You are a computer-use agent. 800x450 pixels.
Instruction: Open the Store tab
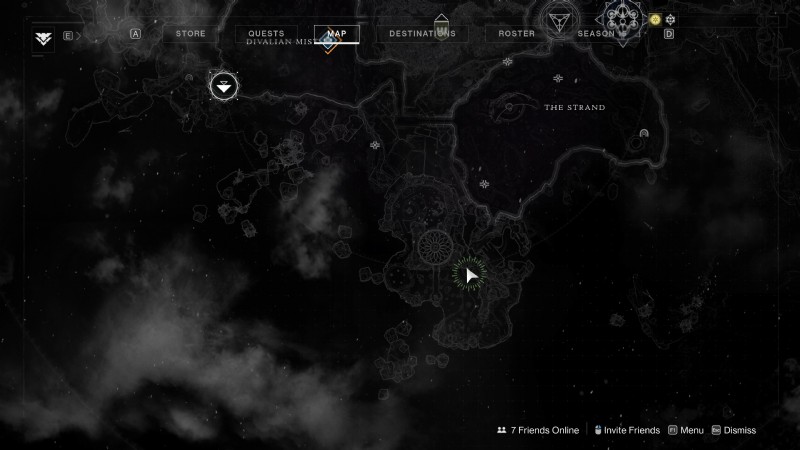pyautogui.click(x=190, y=34)
